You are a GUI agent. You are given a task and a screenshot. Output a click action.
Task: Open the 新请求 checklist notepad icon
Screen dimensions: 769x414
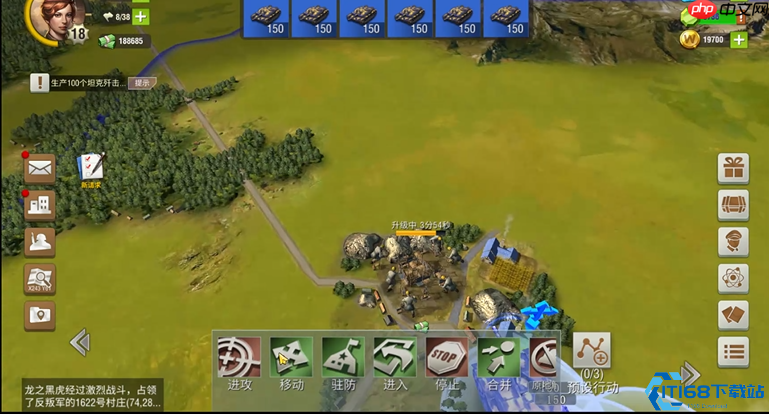(x=92, y=168)
